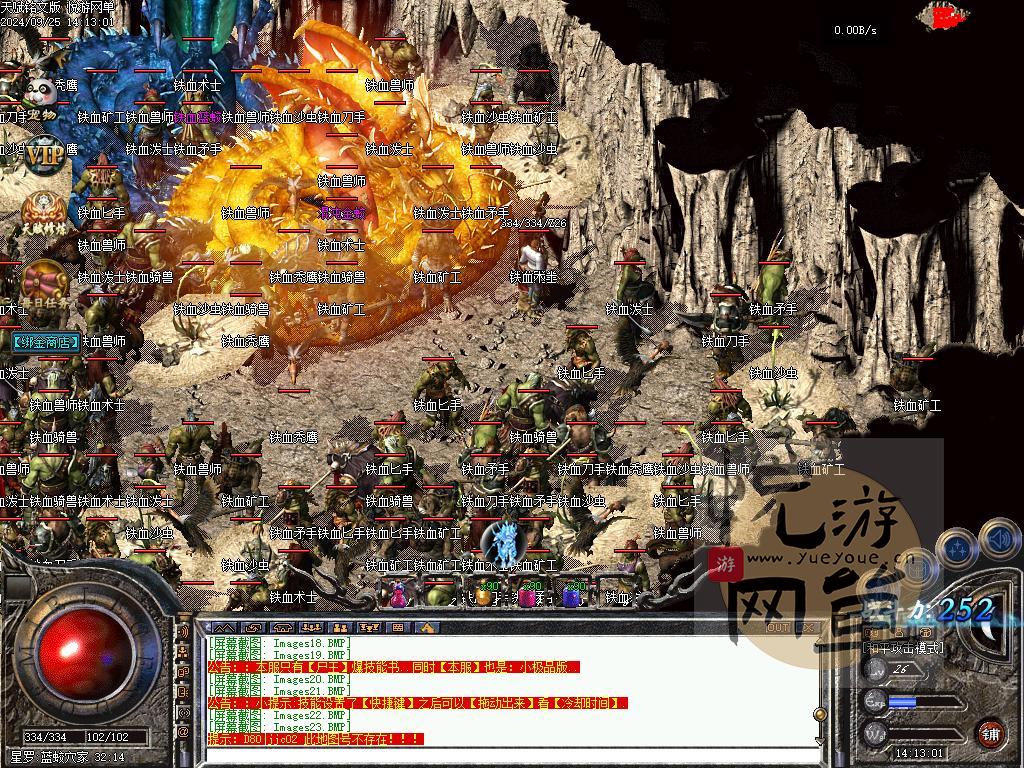
Task: Open the panda pet (宠物) menu
Action: pos(40,97)
